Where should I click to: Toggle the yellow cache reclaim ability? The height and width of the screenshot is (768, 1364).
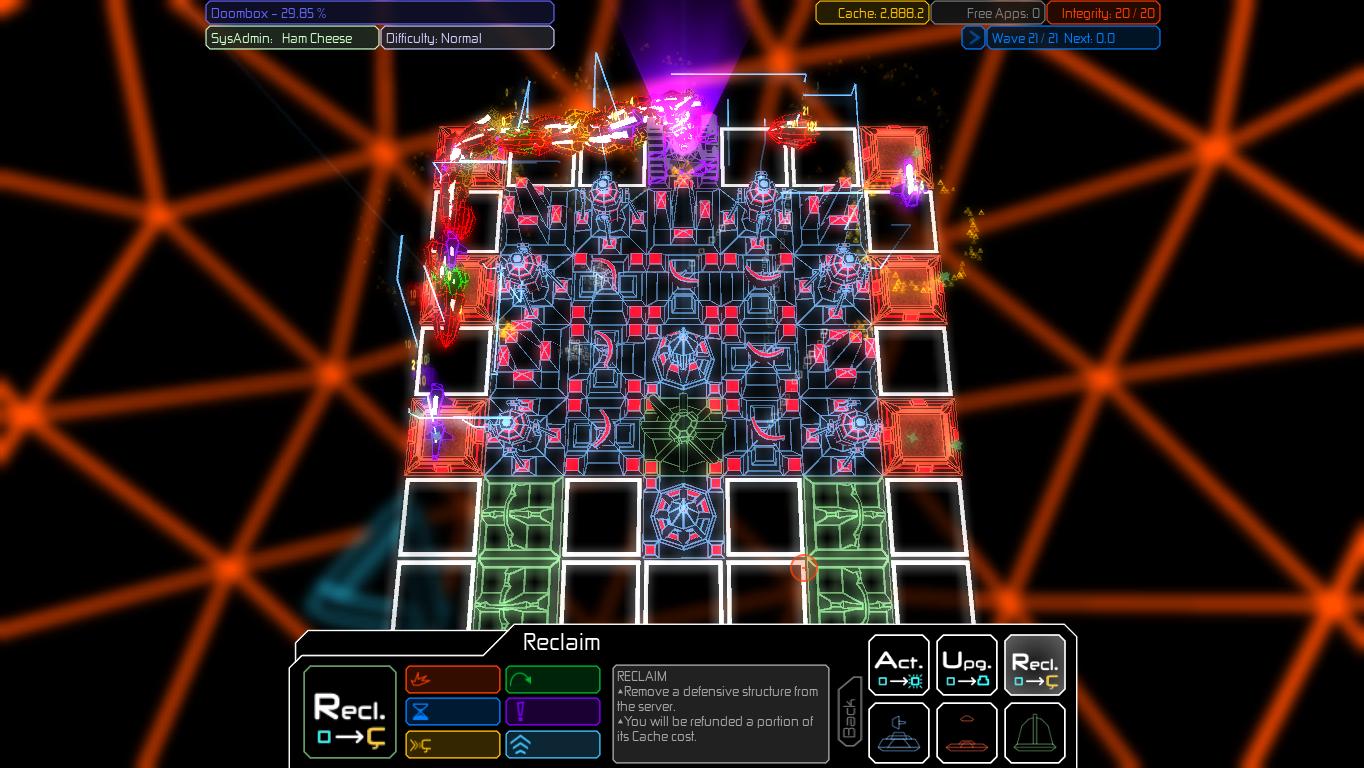coord(452,744)
